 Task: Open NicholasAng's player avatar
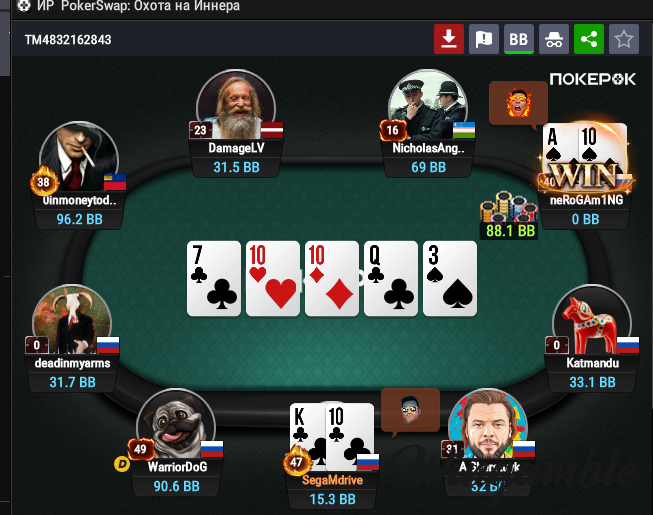tap(427, 106)
